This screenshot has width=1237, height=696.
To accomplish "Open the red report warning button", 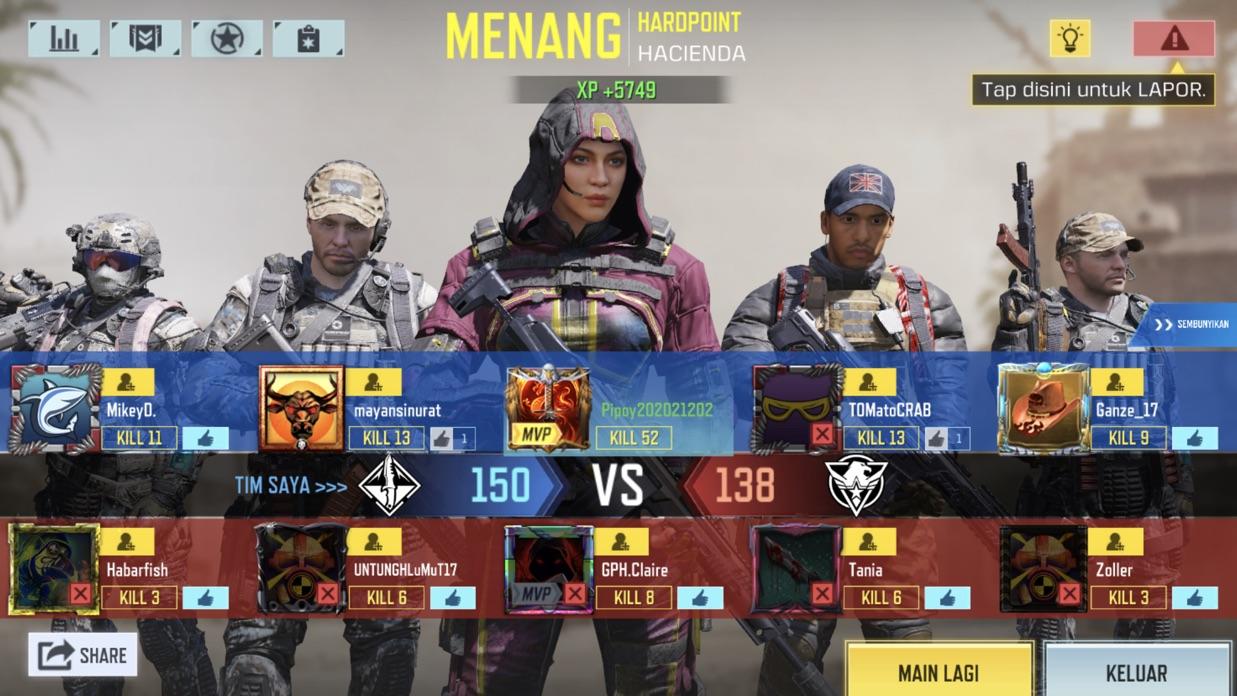I will pos(1174,39).
